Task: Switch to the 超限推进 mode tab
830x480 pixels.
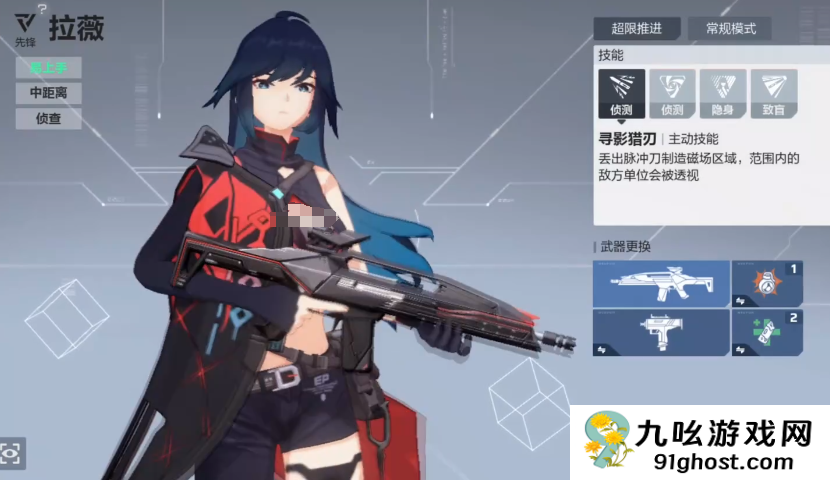Action: click(636, 29)
